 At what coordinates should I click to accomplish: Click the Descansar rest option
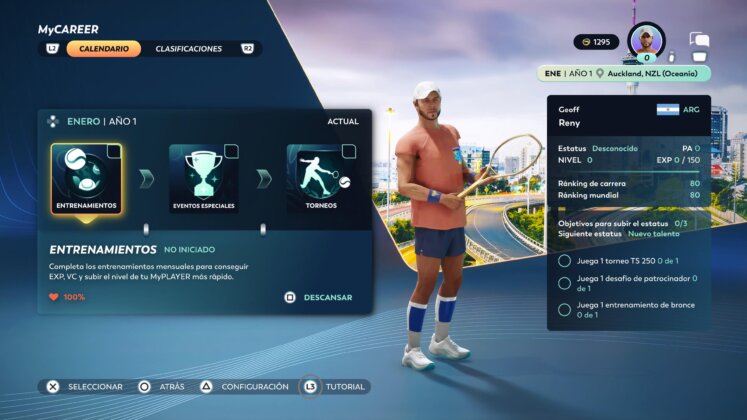pos(319,297)
